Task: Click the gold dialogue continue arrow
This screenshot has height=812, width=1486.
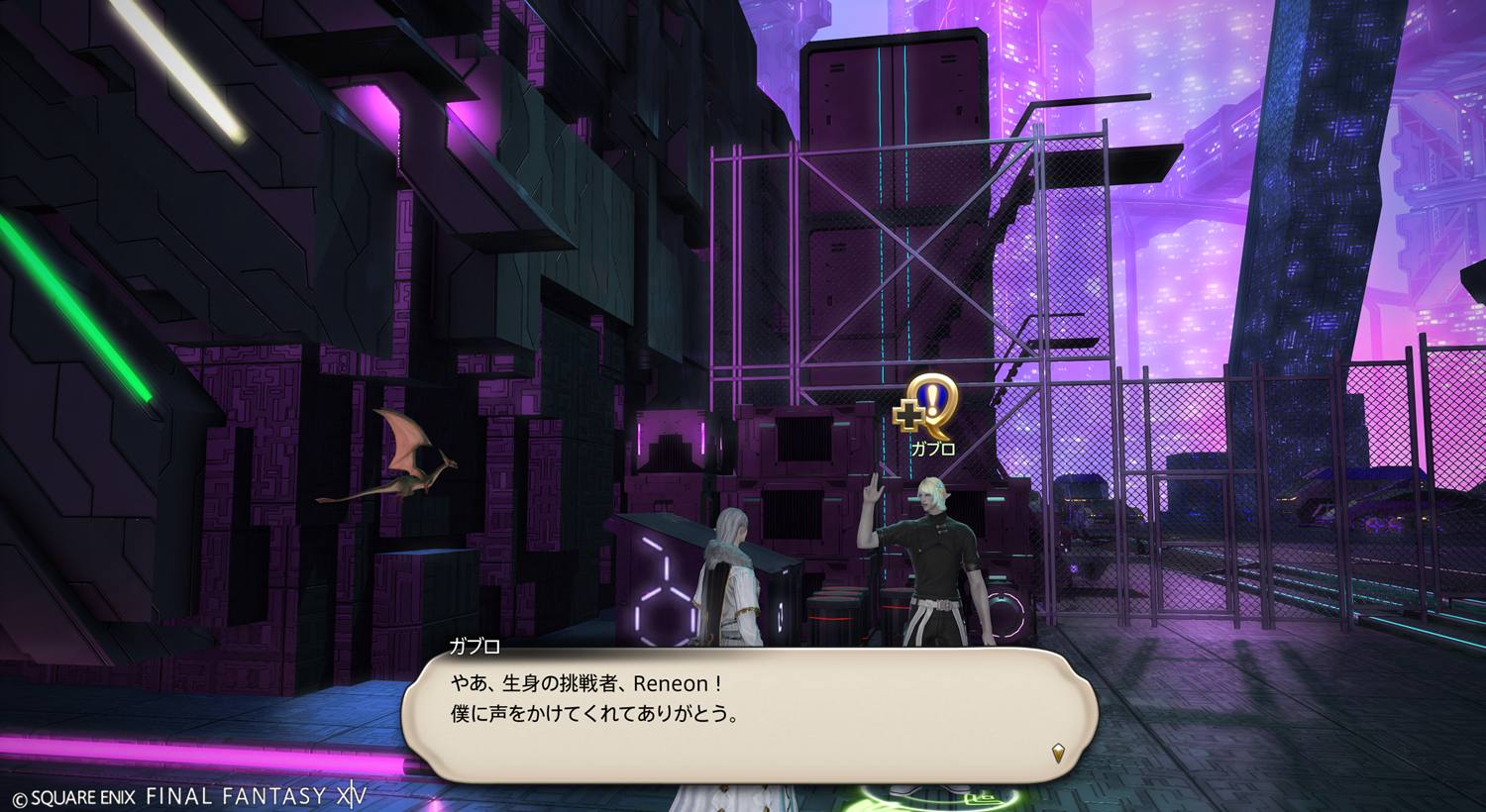Action: (x=1058, y=753)
